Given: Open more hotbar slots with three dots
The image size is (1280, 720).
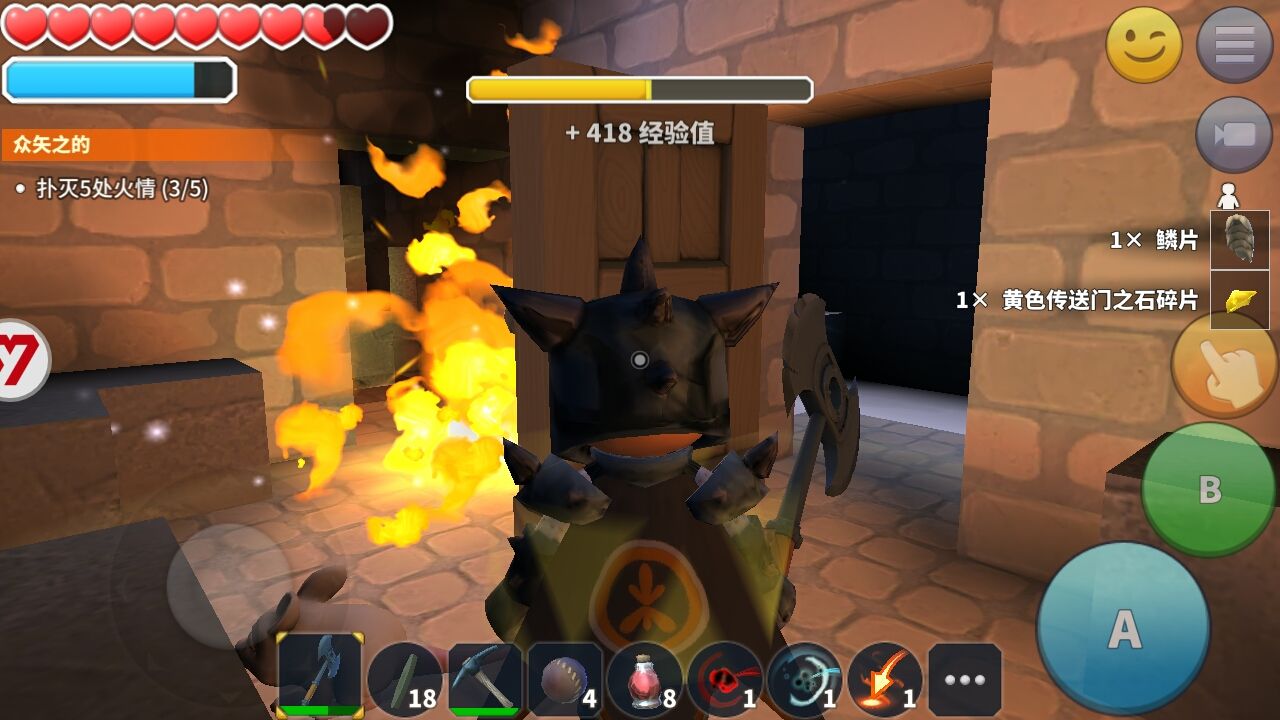Looking at the screenshot, I should click(x=965, y=680).
